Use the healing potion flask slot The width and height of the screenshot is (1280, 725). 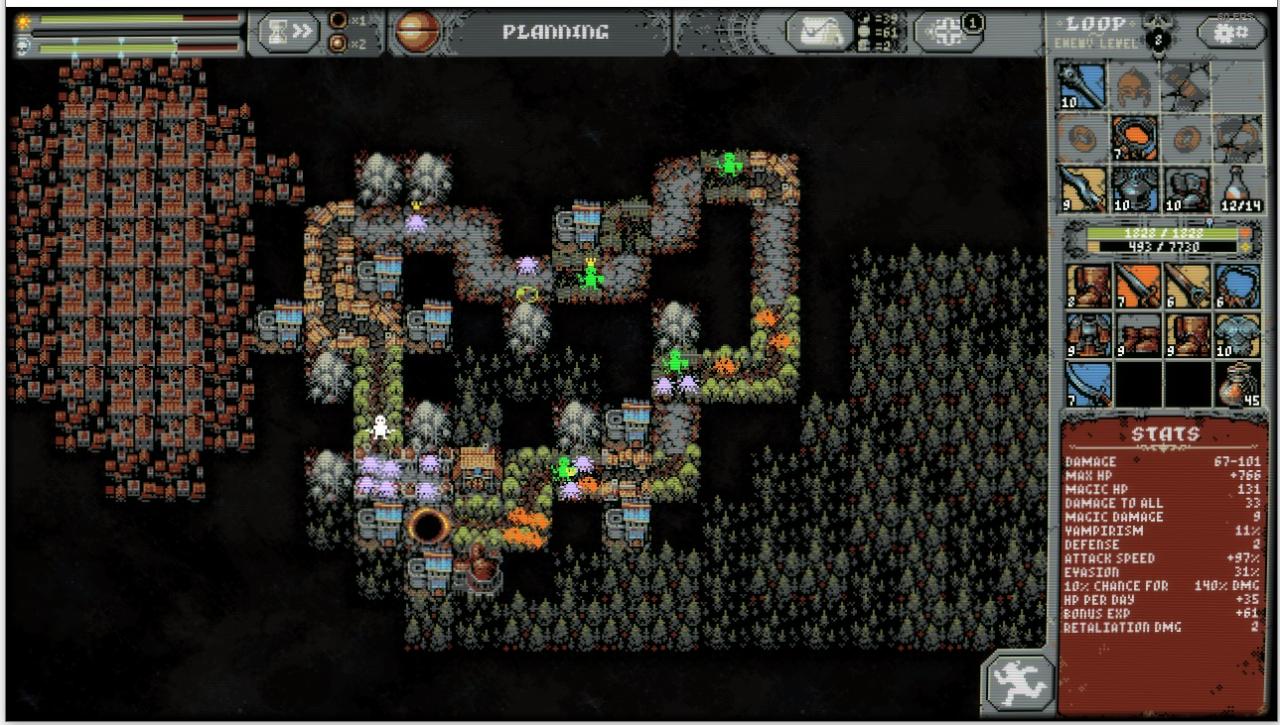1238,189
